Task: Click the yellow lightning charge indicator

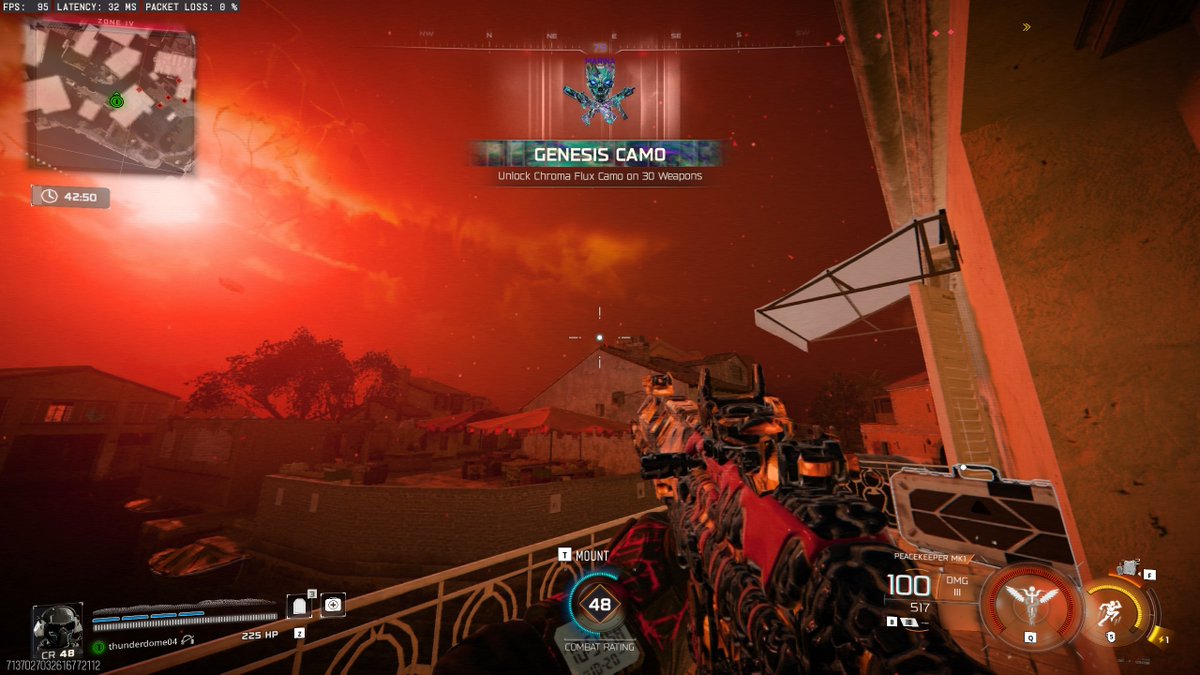Action: coord(1160,637)
